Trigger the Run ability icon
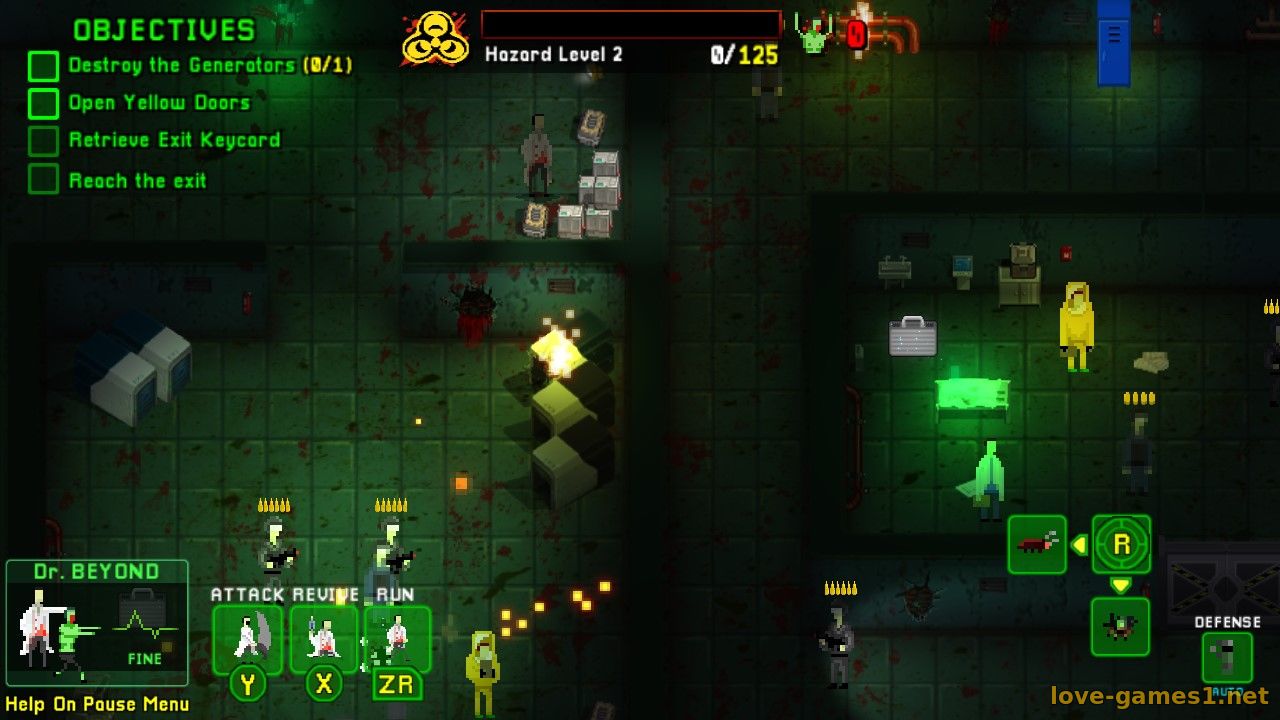 (397, 640)
